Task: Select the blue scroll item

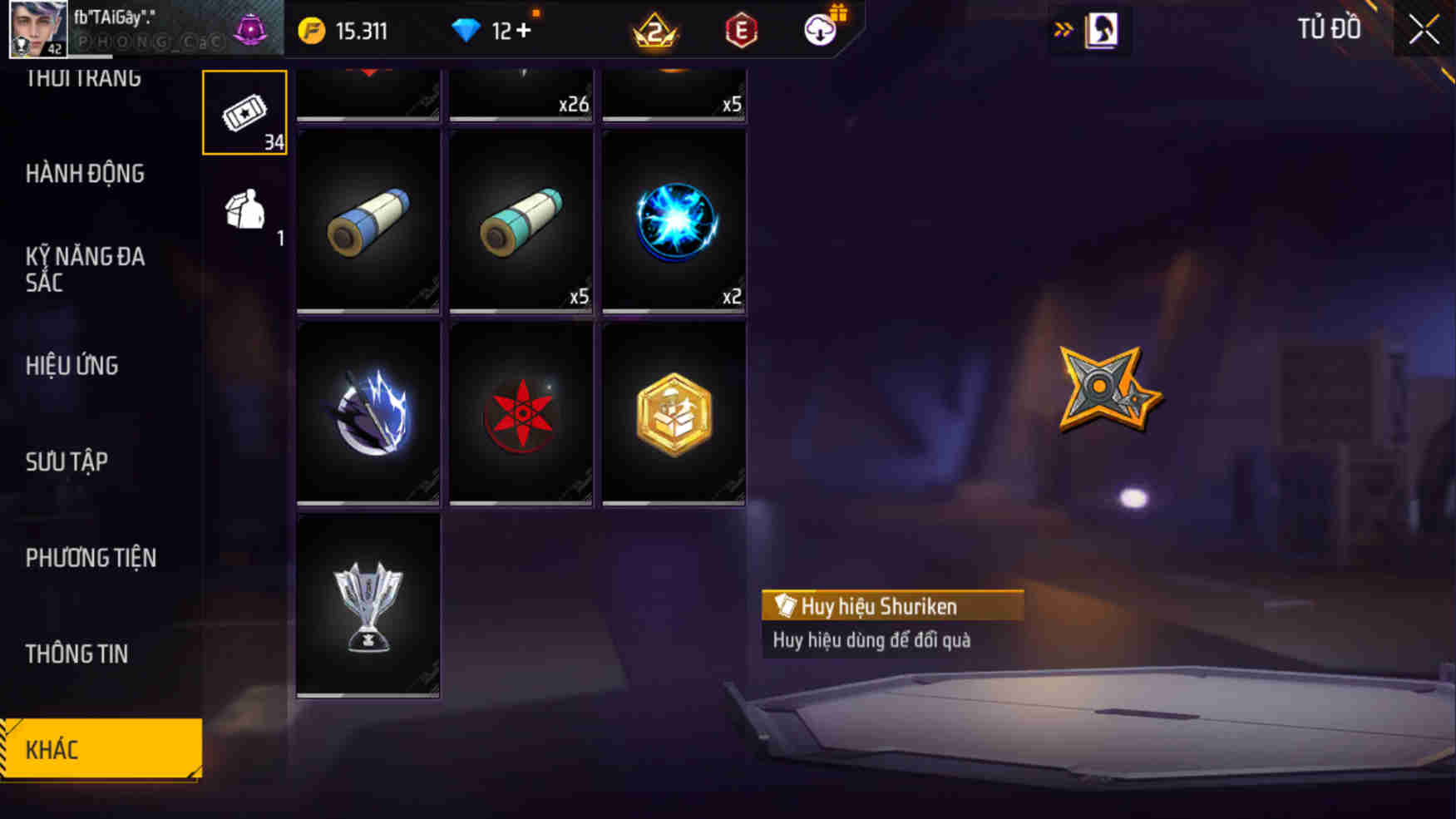Action: click(368, 222)
